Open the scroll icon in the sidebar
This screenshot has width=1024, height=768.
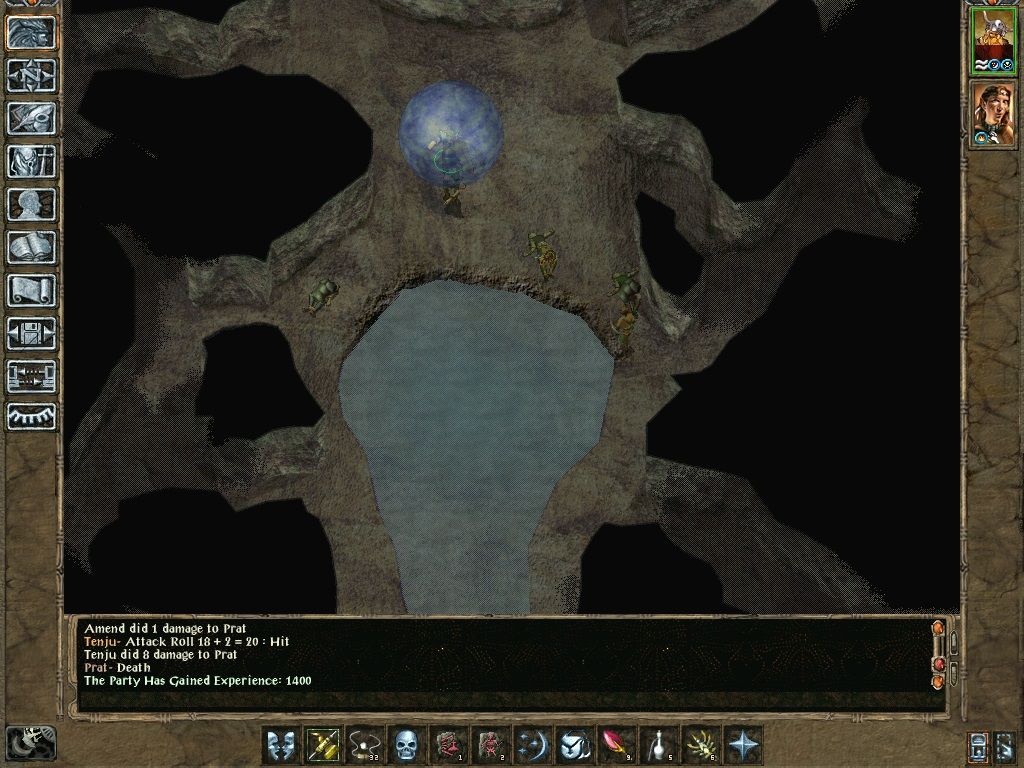(32, 290)
